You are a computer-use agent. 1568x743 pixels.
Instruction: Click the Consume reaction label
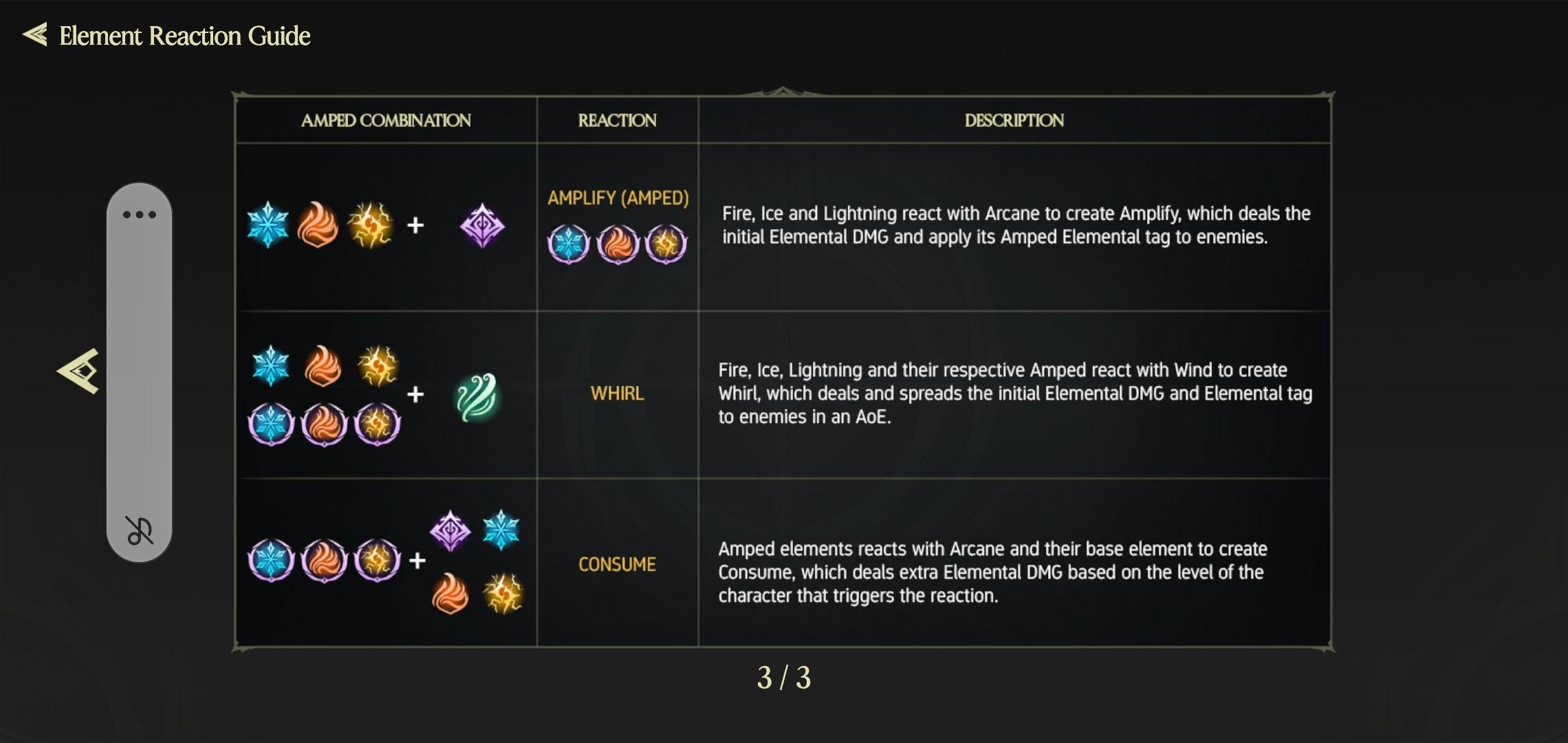tap(616, 563)
